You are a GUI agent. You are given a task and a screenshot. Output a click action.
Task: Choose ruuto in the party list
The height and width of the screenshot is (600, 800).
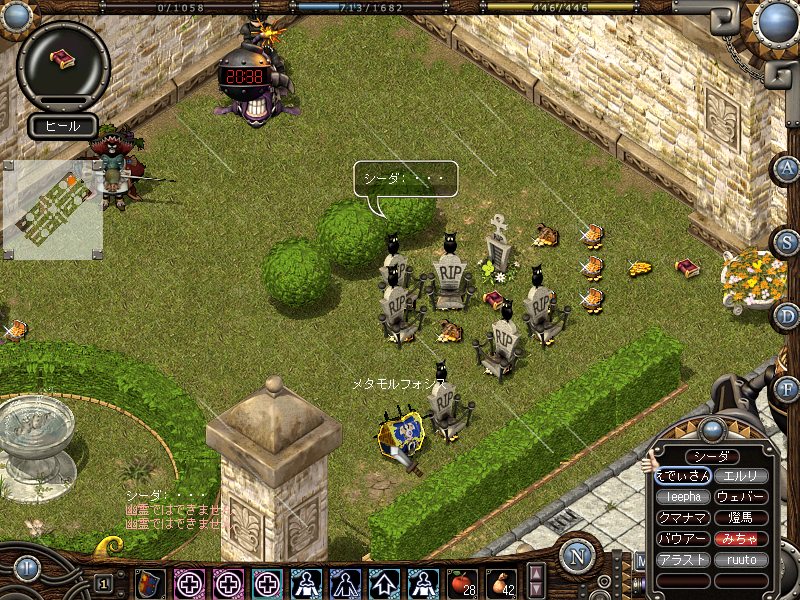tap(741, 560)
